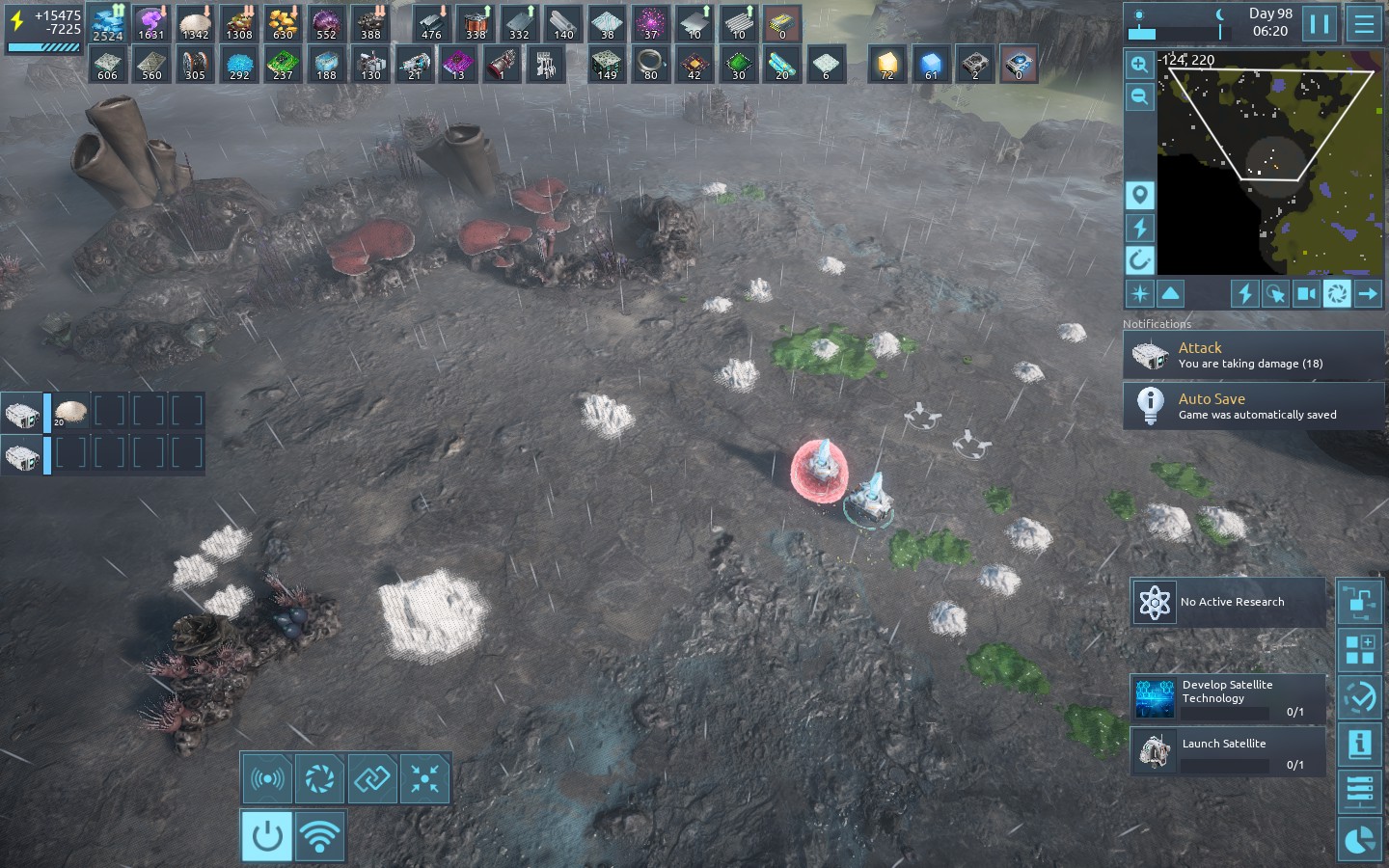Click the video camera button under minimap

pyautogui.click(x=1306, y=294)
